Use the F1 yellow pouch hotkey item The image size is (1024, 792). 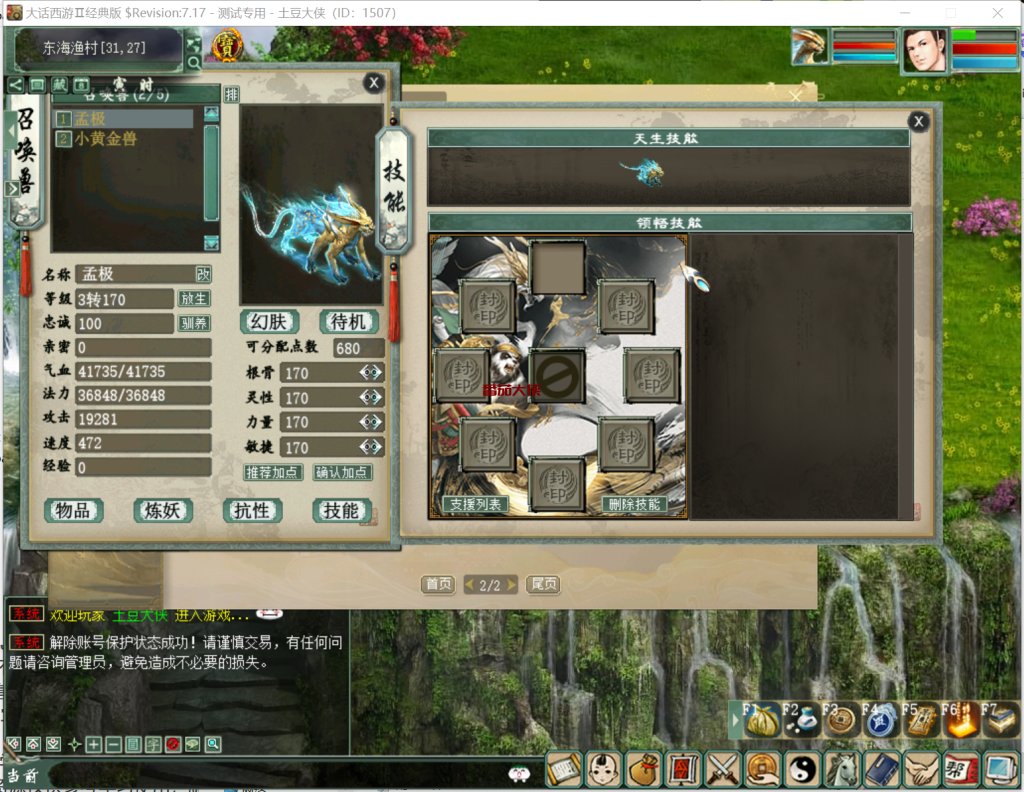pos(762,720)
